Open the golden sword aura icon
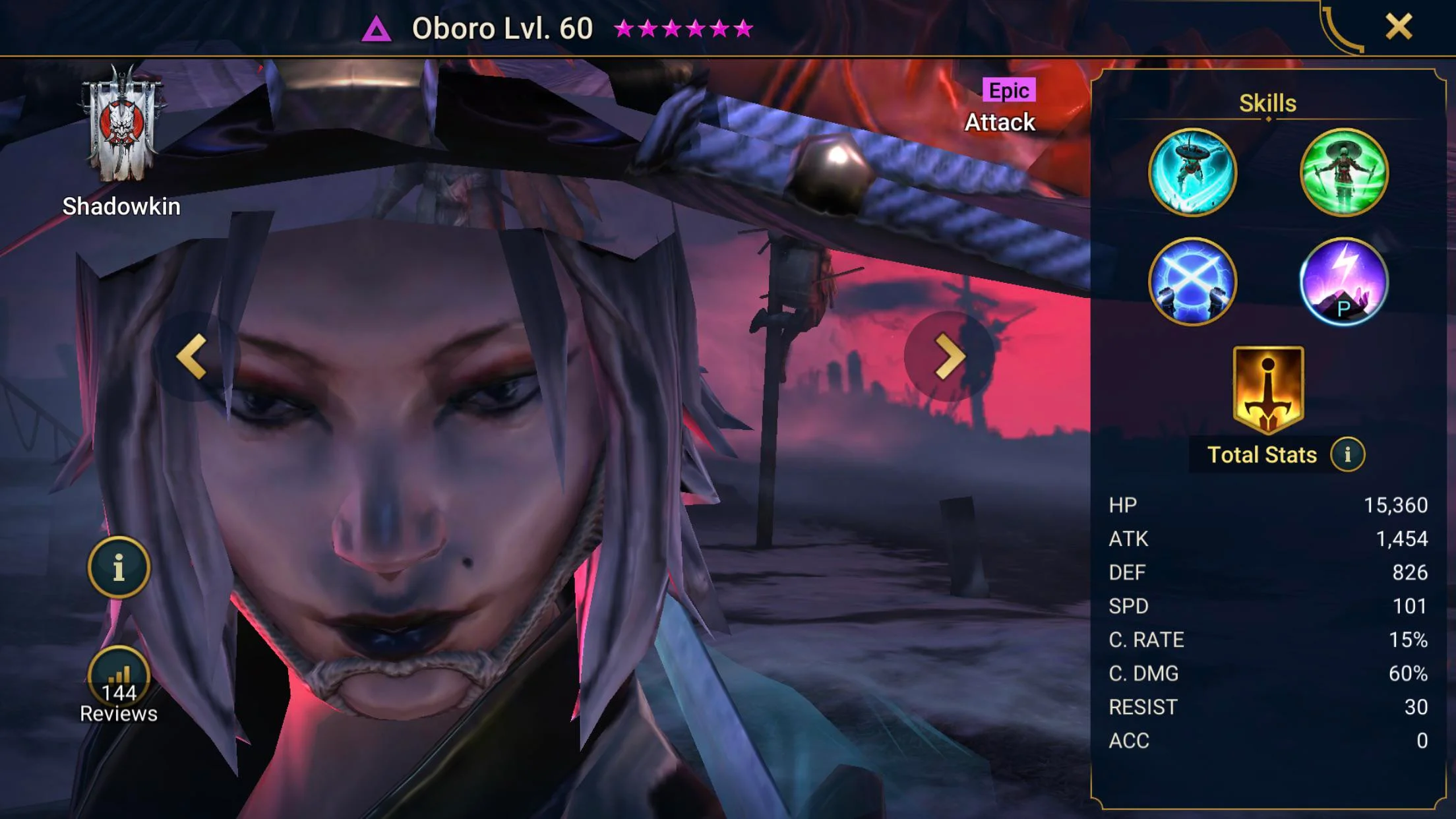 [x=1268, y=389]
